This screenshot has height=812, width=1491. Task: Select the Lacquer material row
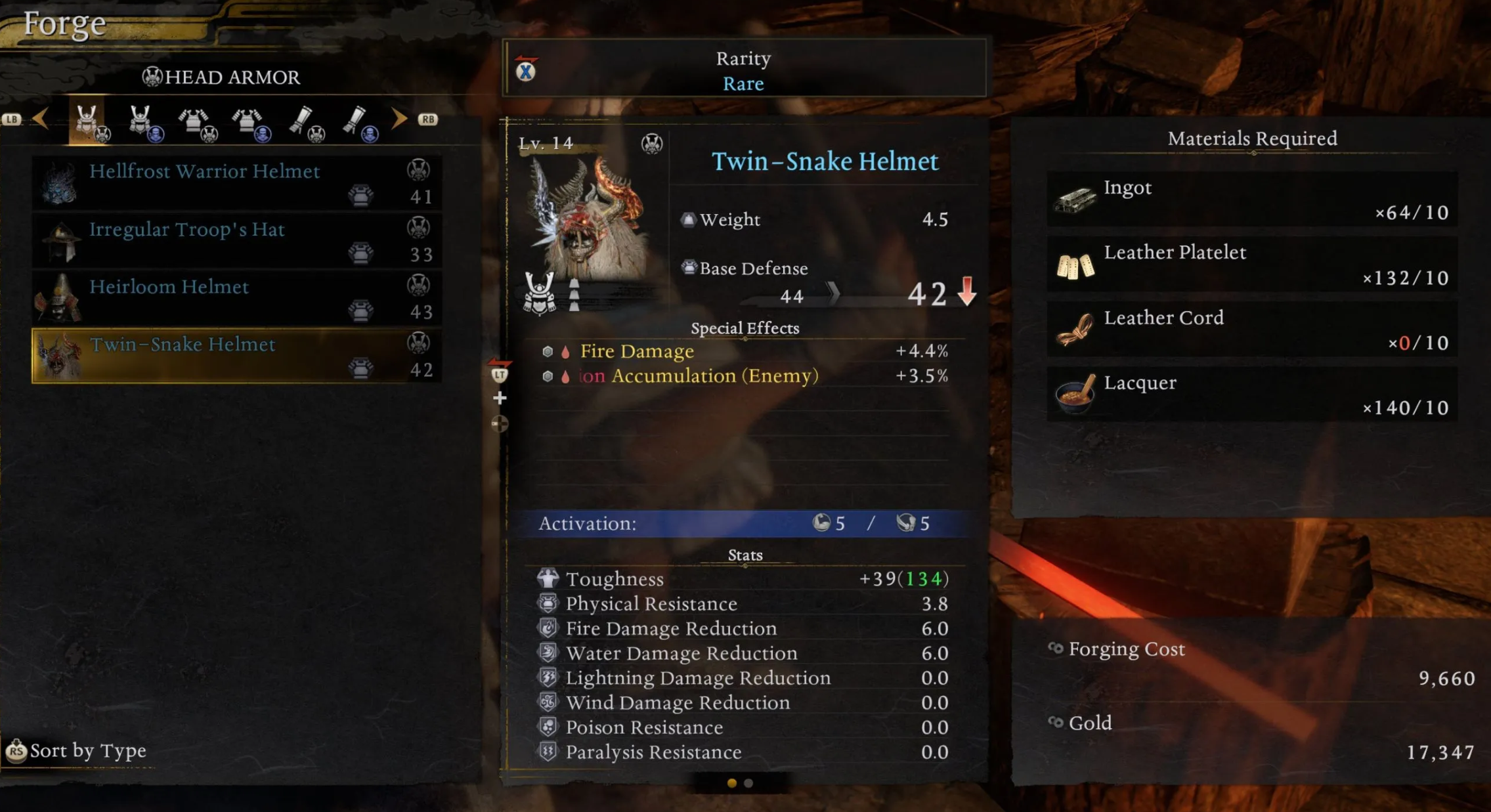tap(1251, 395)
